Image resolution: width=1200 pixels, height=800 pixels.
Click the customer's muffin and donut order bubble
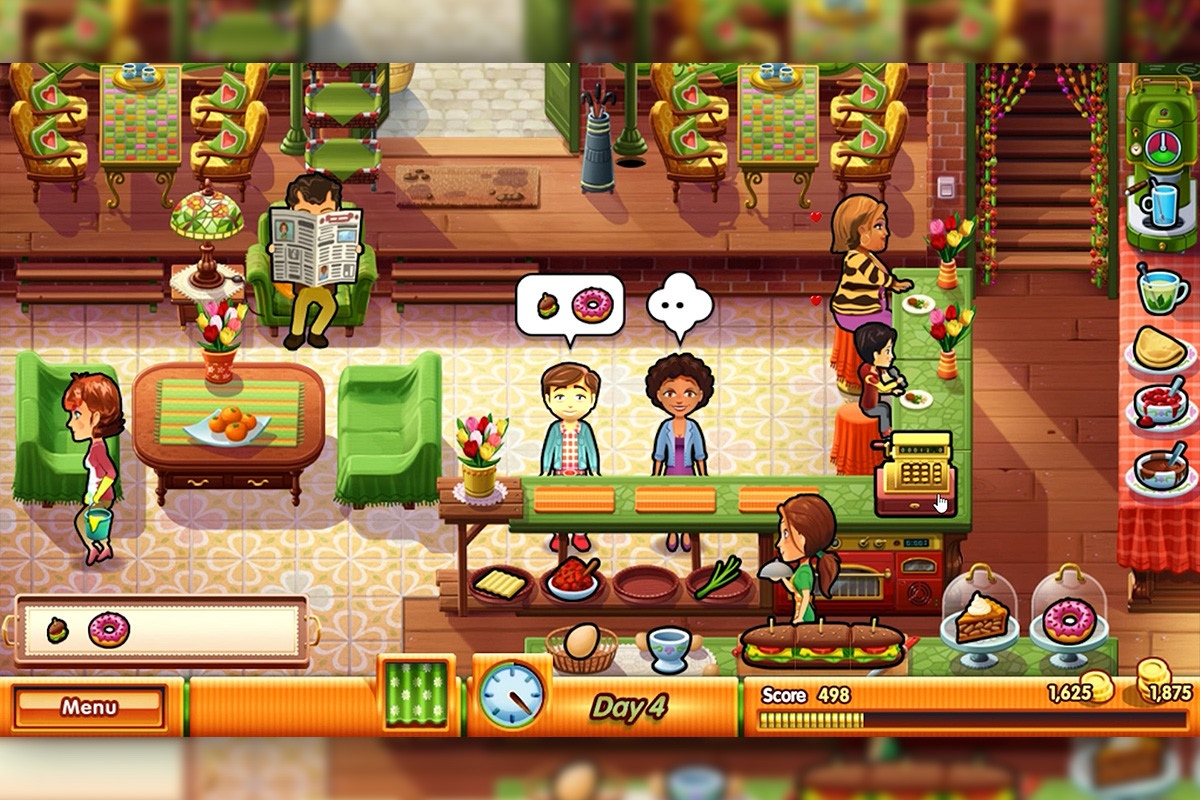coord(569,305)
